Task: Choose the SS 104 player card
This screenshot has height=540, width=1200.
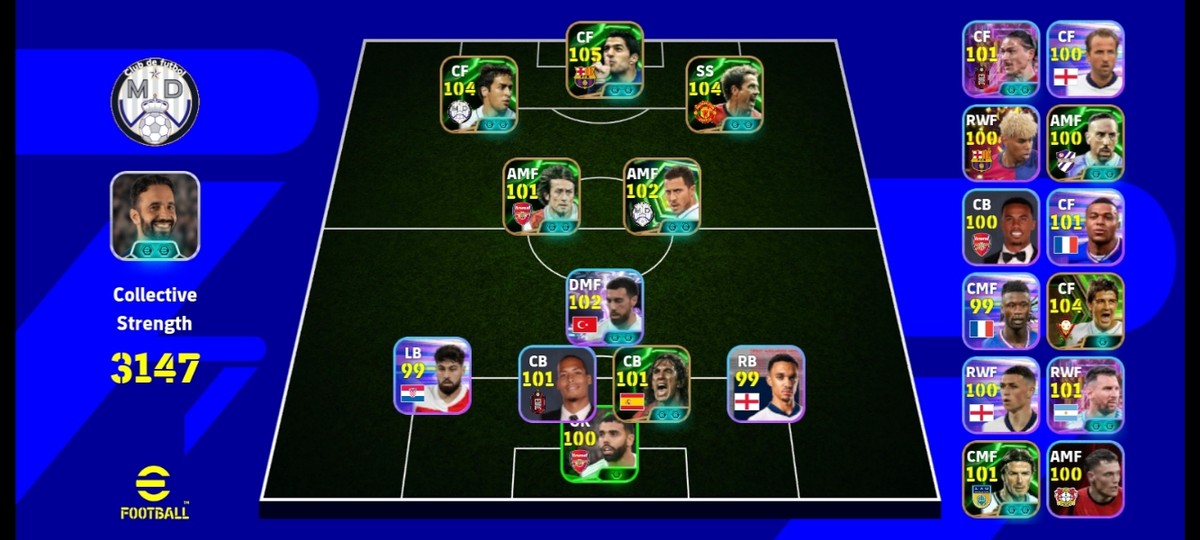Action: 724,94
